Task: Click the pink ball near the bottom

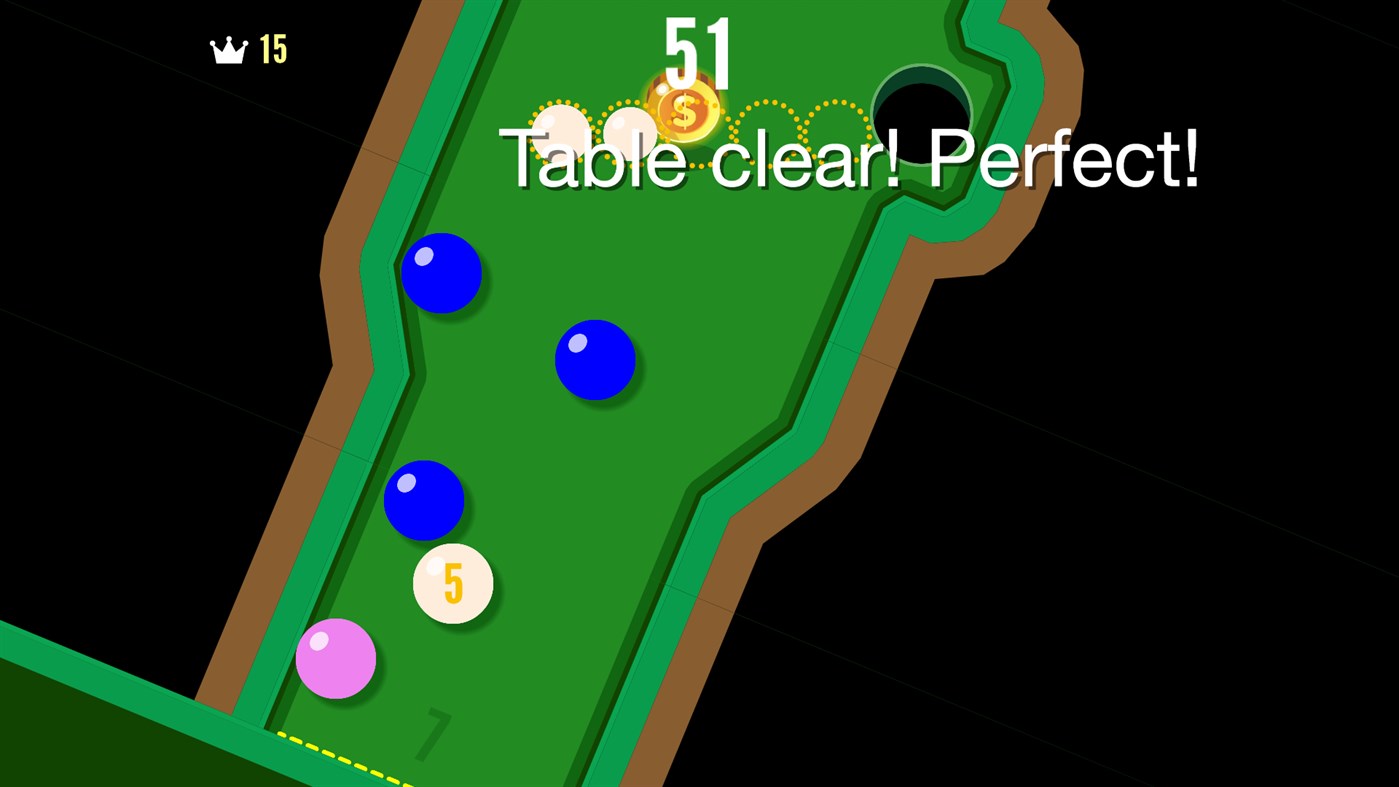Action: (x=336, y=660)
